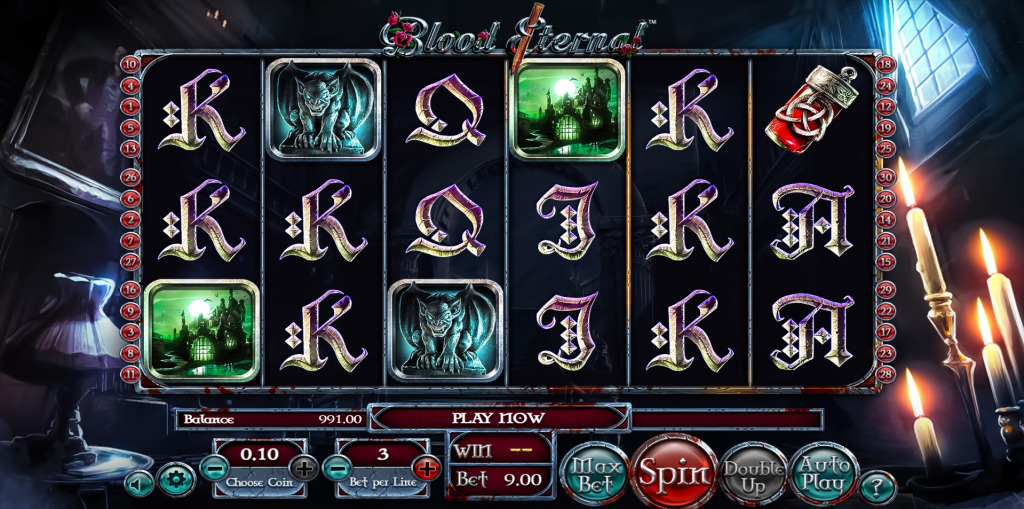The height and width of the screenshot is (509, 1024).
Task: Select payline marker number 11
Action: pos(130,372)
